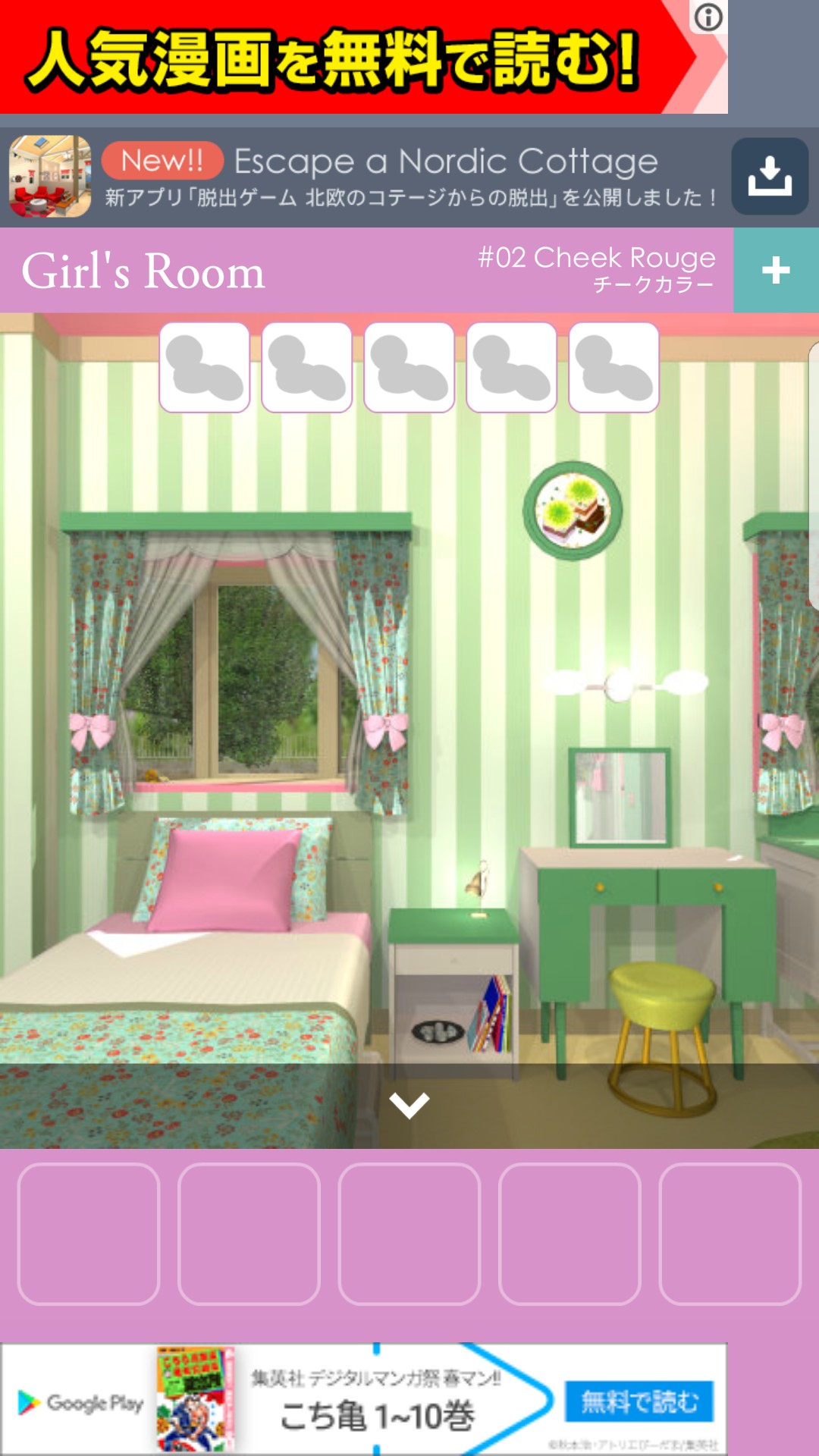Download the Escape a Nordic Cottage app
819x1456 pixels.
pos(770,177)
